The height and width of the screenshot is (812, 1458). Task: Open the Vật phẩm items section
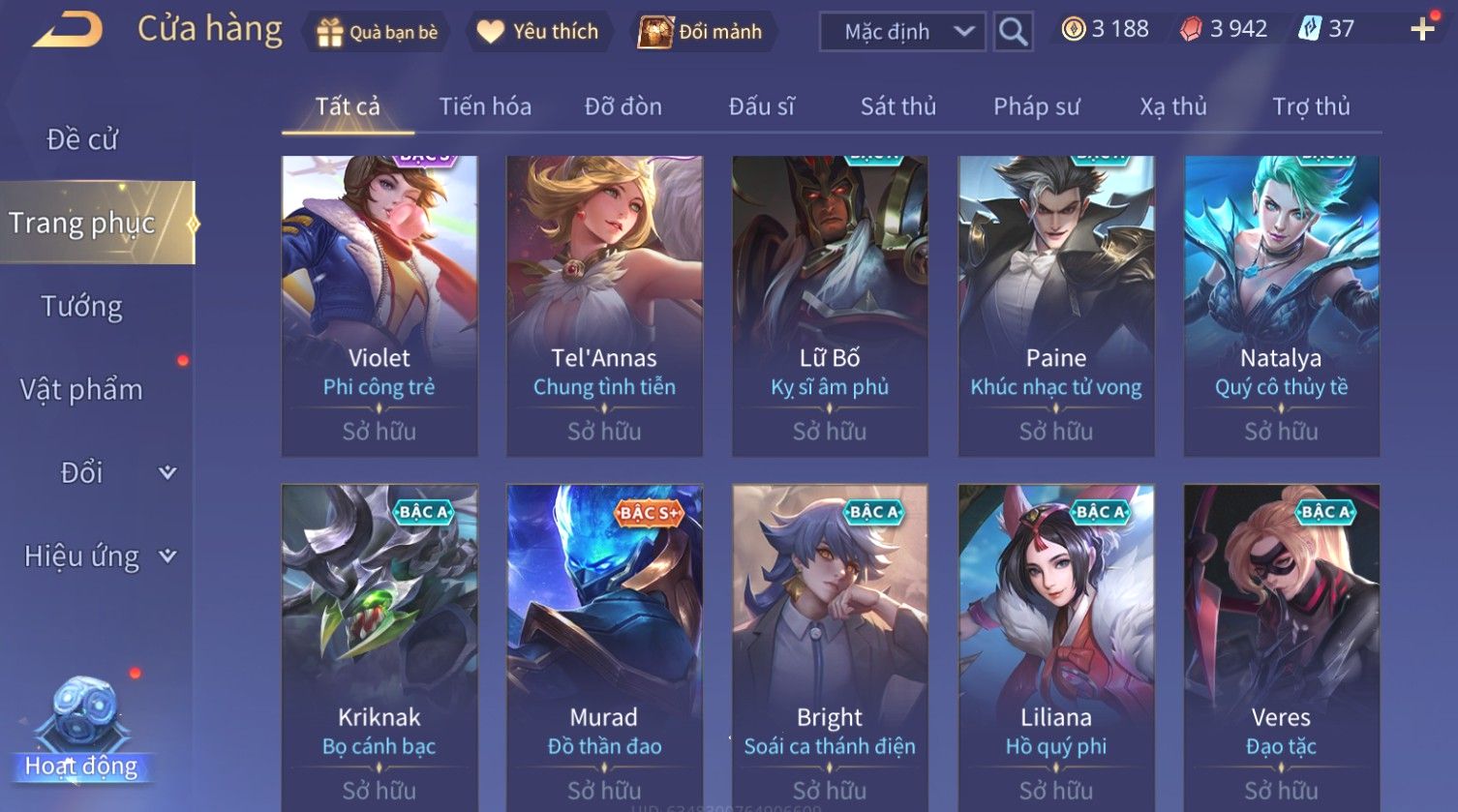tap(82, 390)
